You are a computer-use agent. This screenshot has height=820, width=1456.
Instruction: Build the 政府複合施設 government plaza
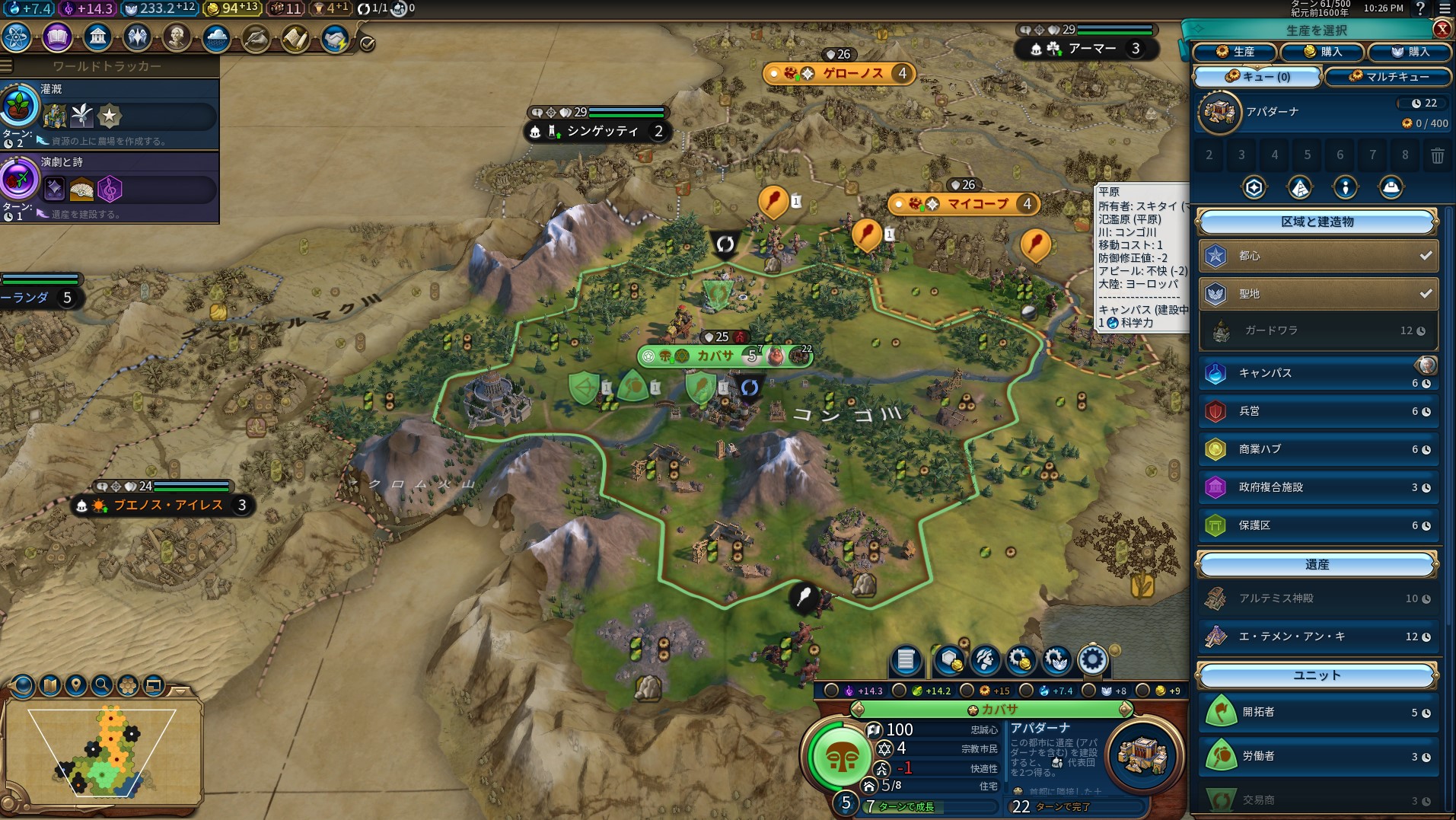(x=1317, y=487)
